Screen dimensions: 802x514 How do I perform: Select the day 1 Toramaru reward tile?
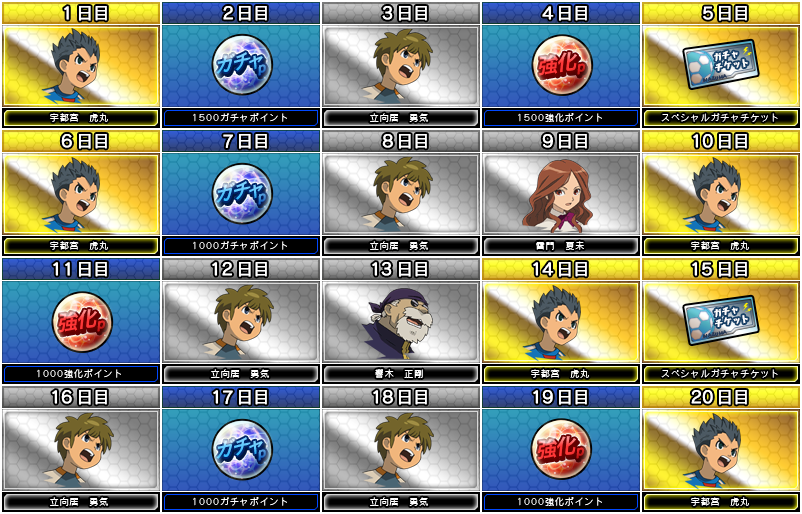click(x=80, y=65)
